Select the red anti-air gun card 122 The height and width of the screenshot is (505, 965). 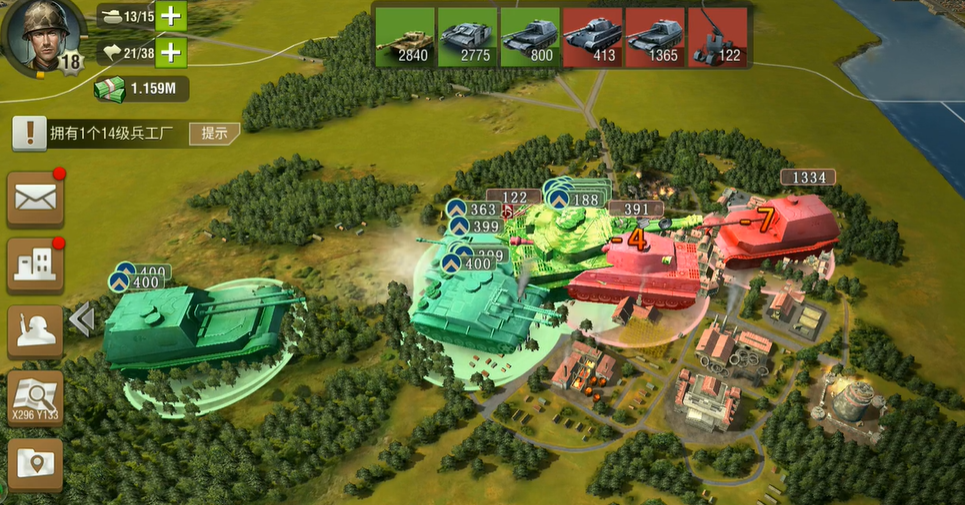718,37
